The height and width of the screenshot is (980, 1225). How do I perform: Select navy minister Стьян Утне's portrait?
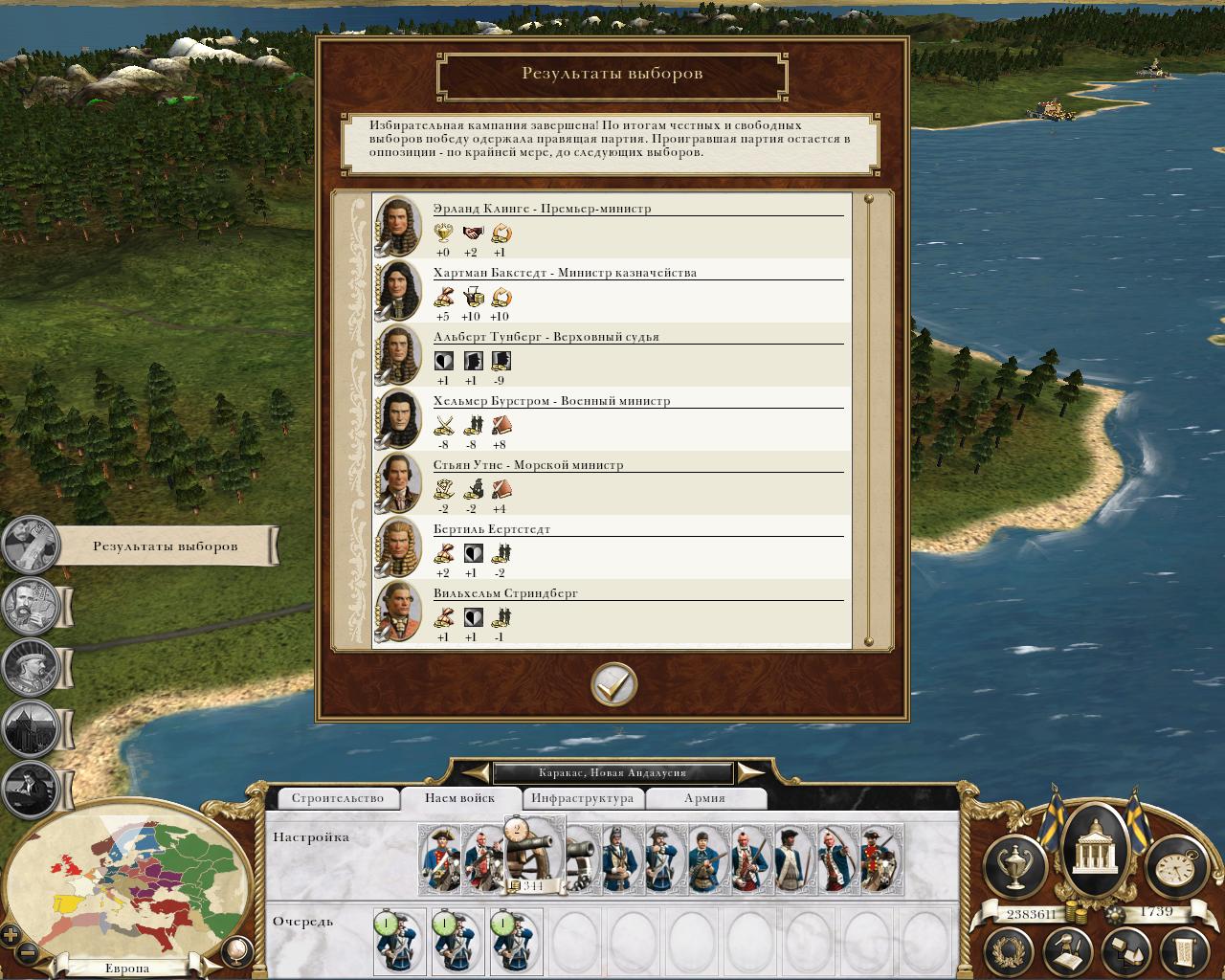[x=398, y=483]
